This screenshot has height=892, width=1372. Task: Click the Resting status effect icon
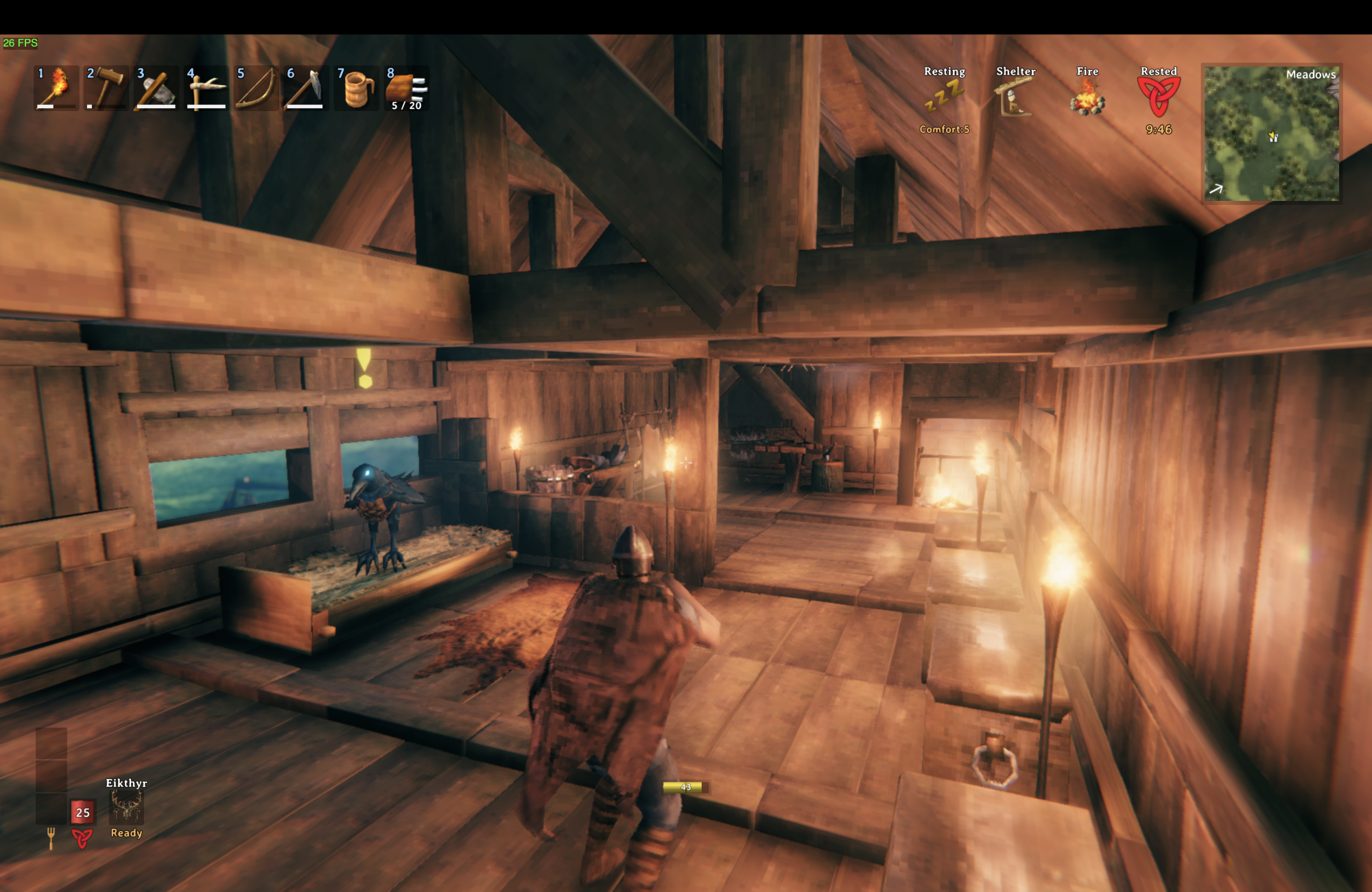(945, 97)
